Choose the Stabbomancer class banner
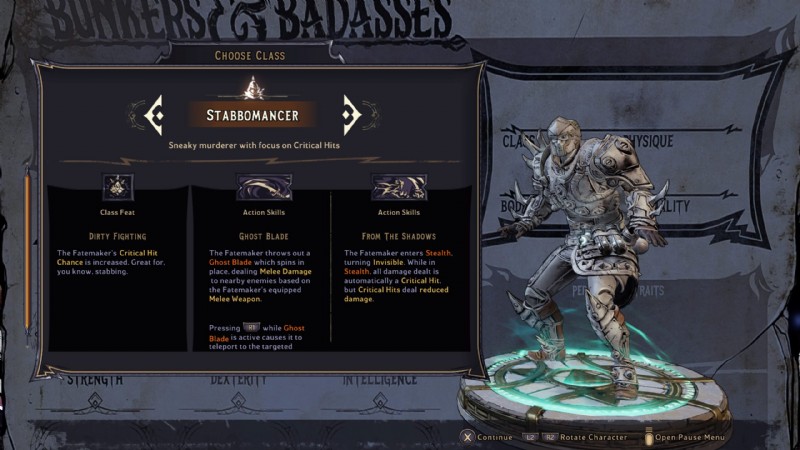Screen dimensions: 800x450 tap(252, 115)
